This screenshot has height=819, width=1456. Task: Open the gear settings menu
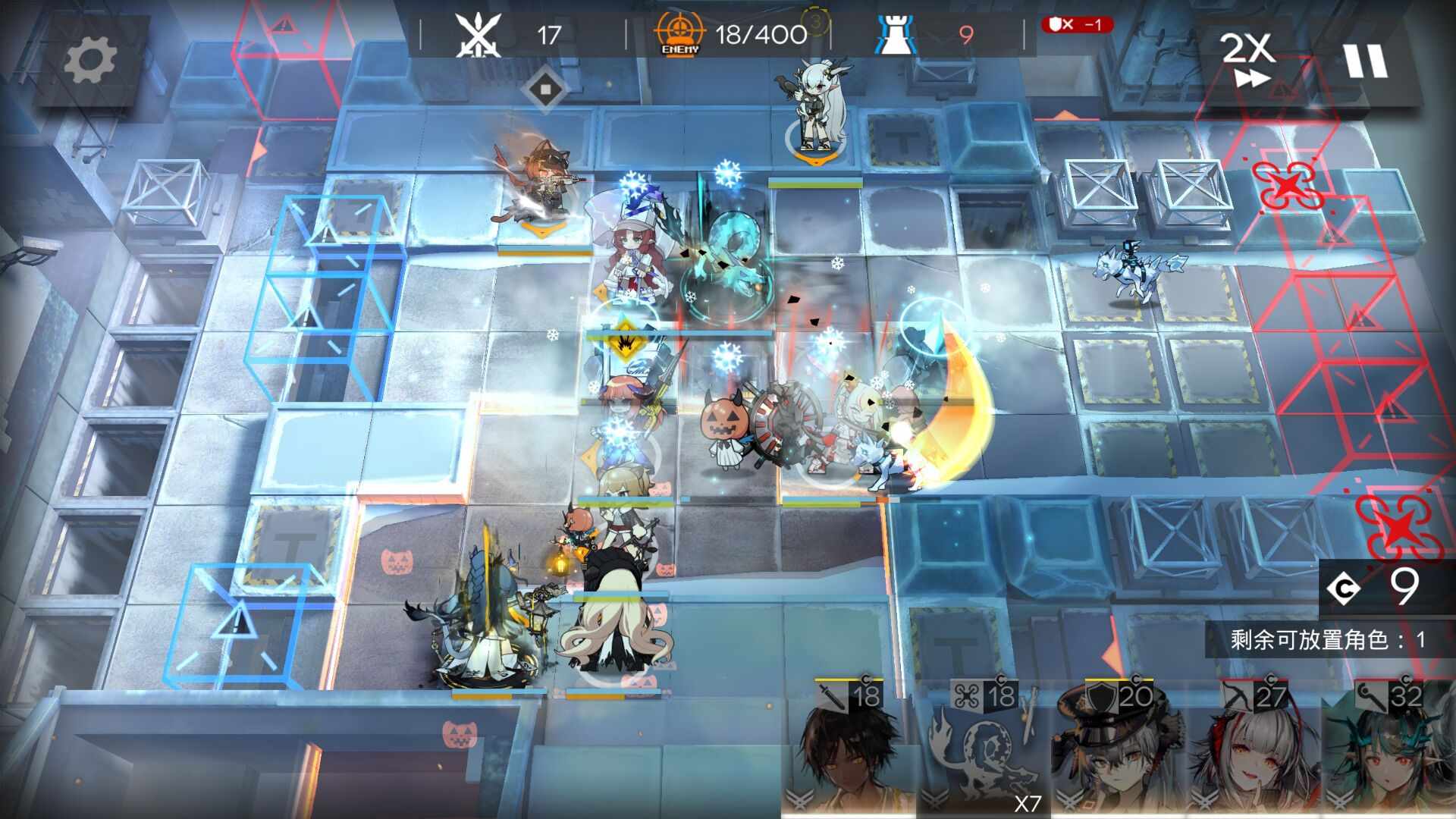point(90,61)
